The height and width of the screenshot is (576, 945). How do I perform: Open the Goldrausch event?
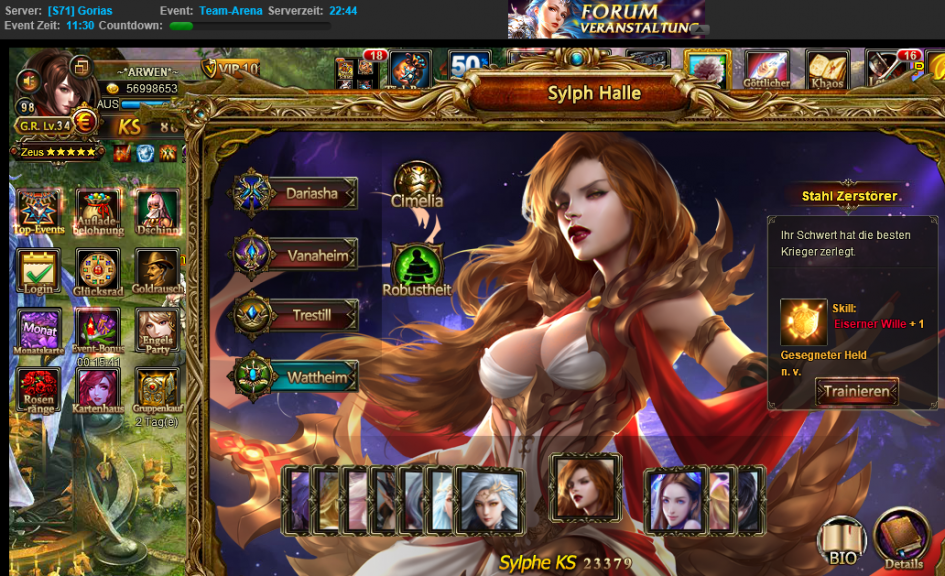click(x=157, y=271)
